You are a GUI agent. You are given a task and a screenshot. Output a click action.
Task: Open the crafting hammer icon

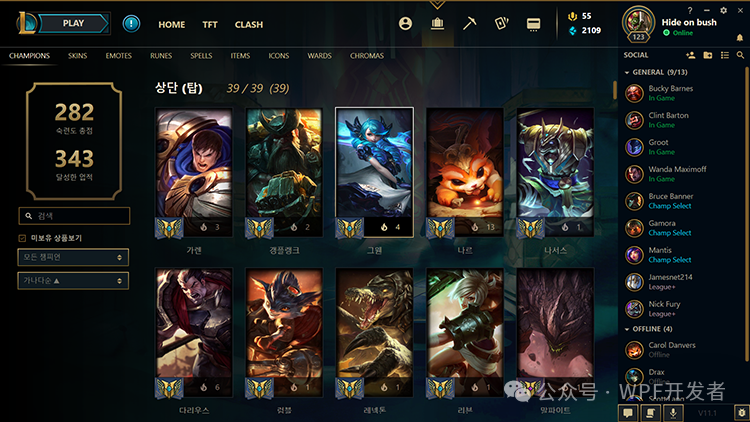(469, 23)
